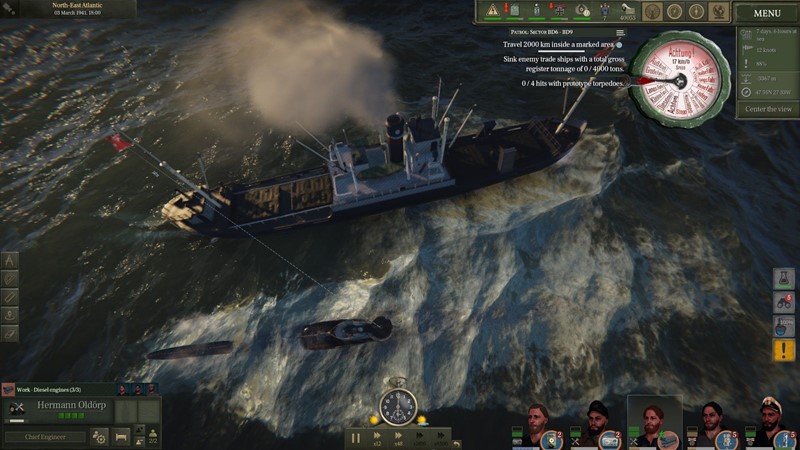Open the blue flask 100% icon
800x450 pixels.
(785, 326)
